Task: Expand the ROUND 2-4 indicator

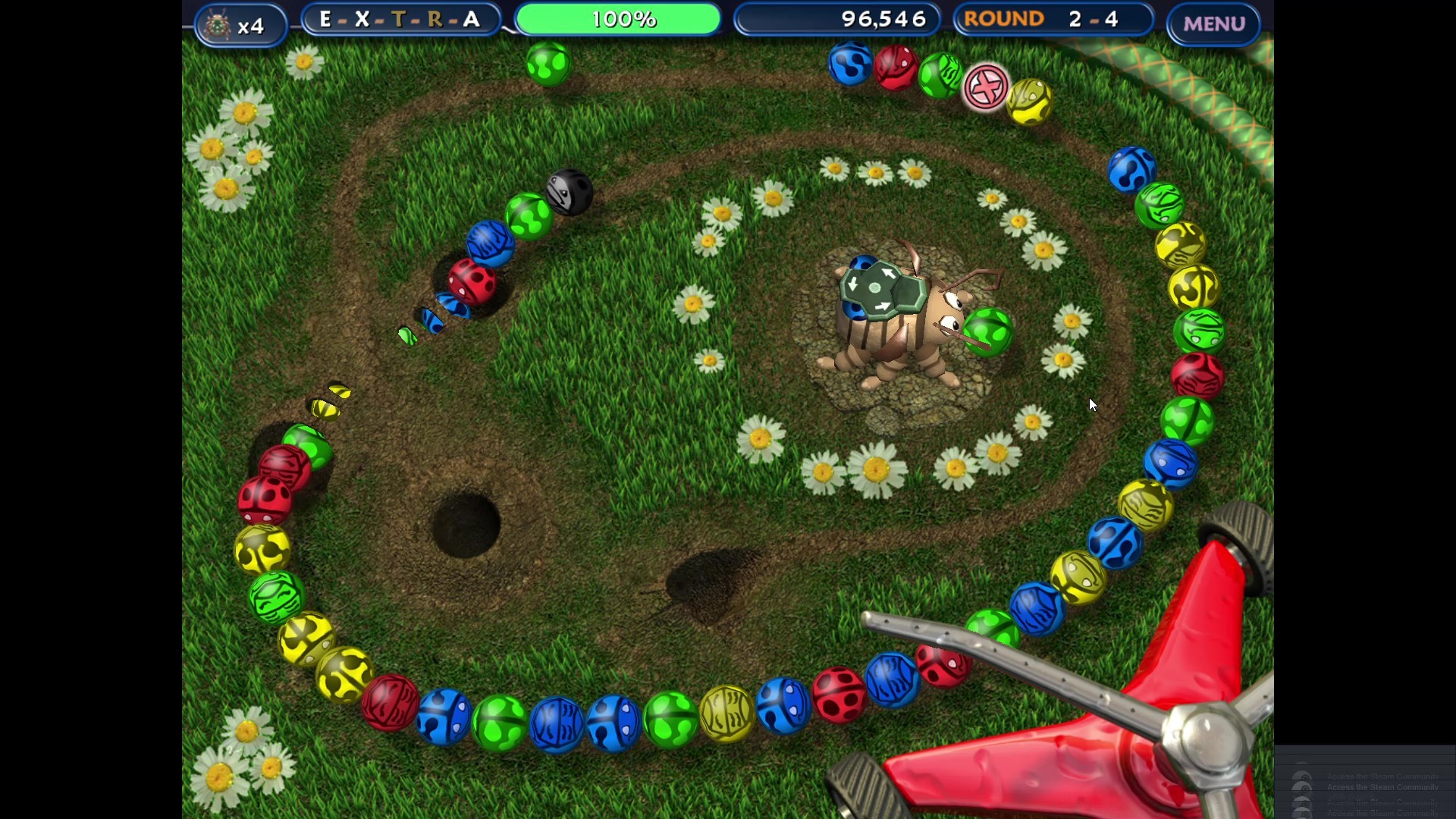Action: [1054, 19]
